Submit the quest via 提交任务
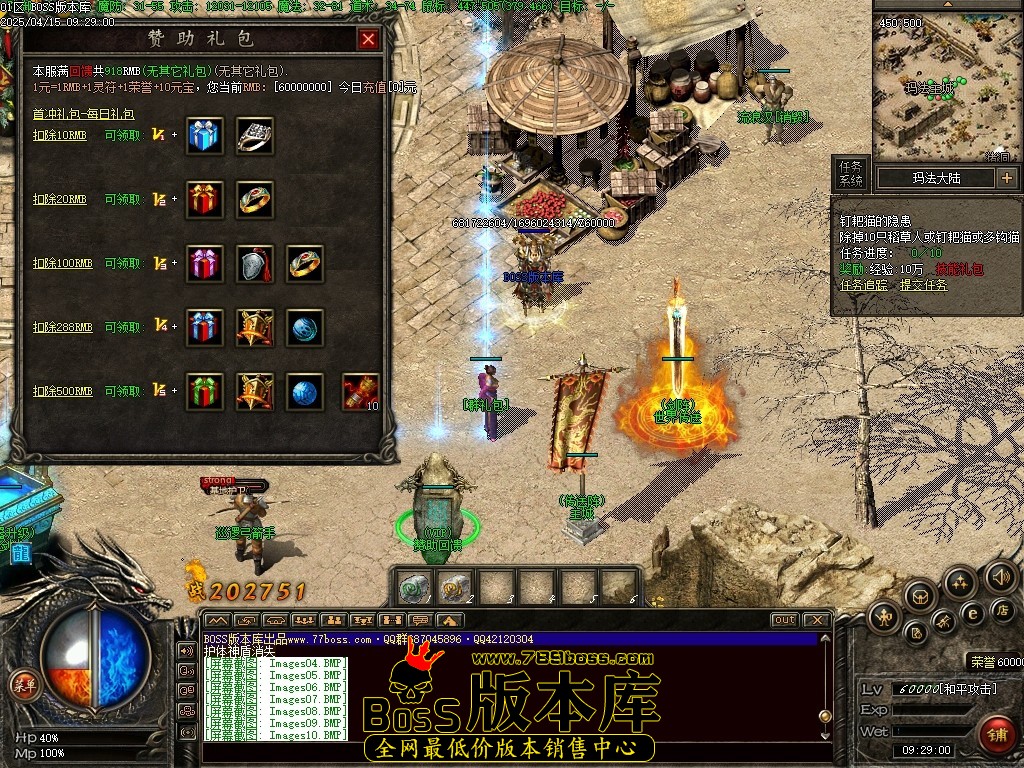This screenshot has width=1024, height=768. click(x=921, y=285)
